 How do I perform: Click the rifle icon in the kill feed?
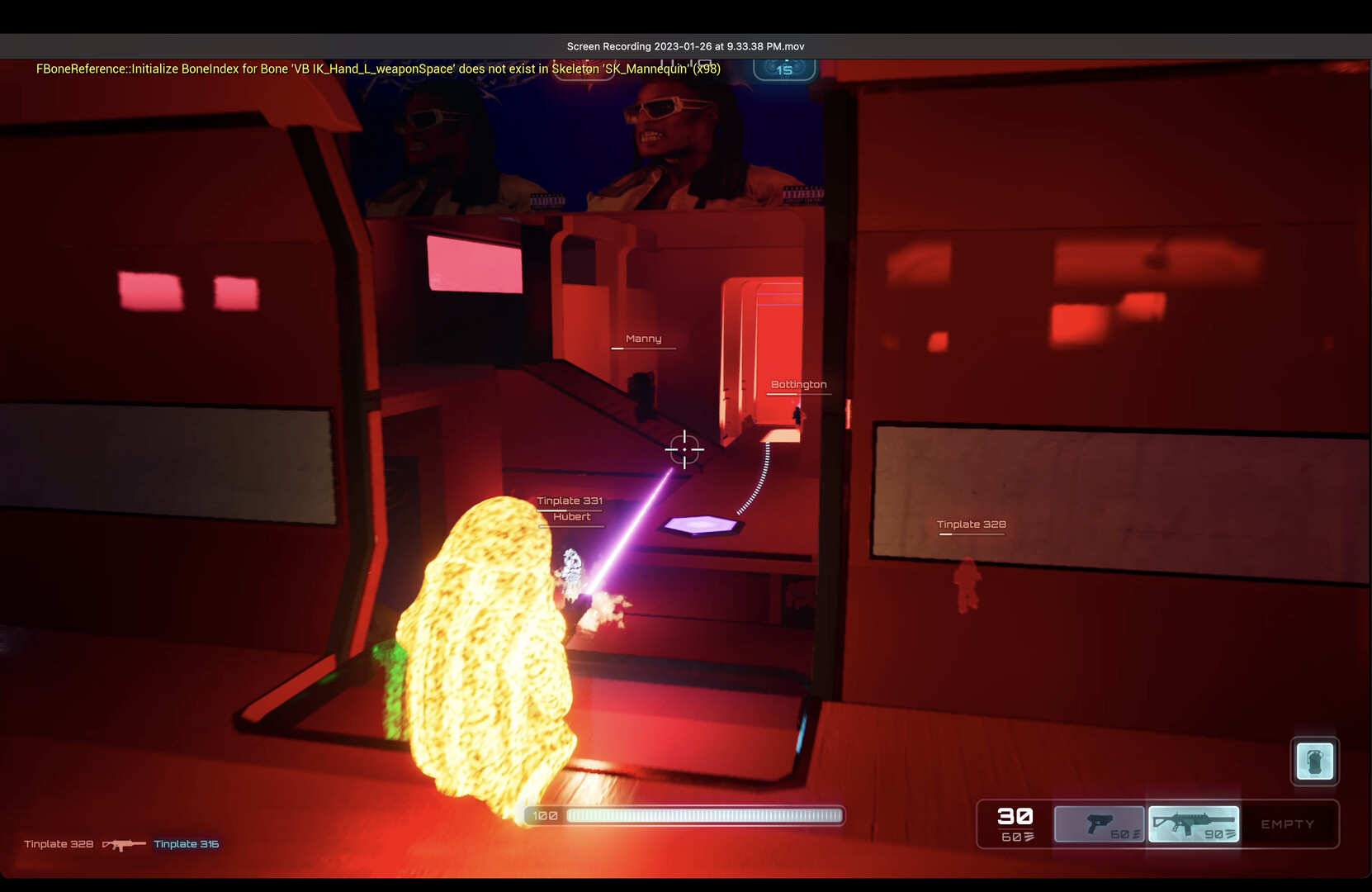tap(122, 844)
